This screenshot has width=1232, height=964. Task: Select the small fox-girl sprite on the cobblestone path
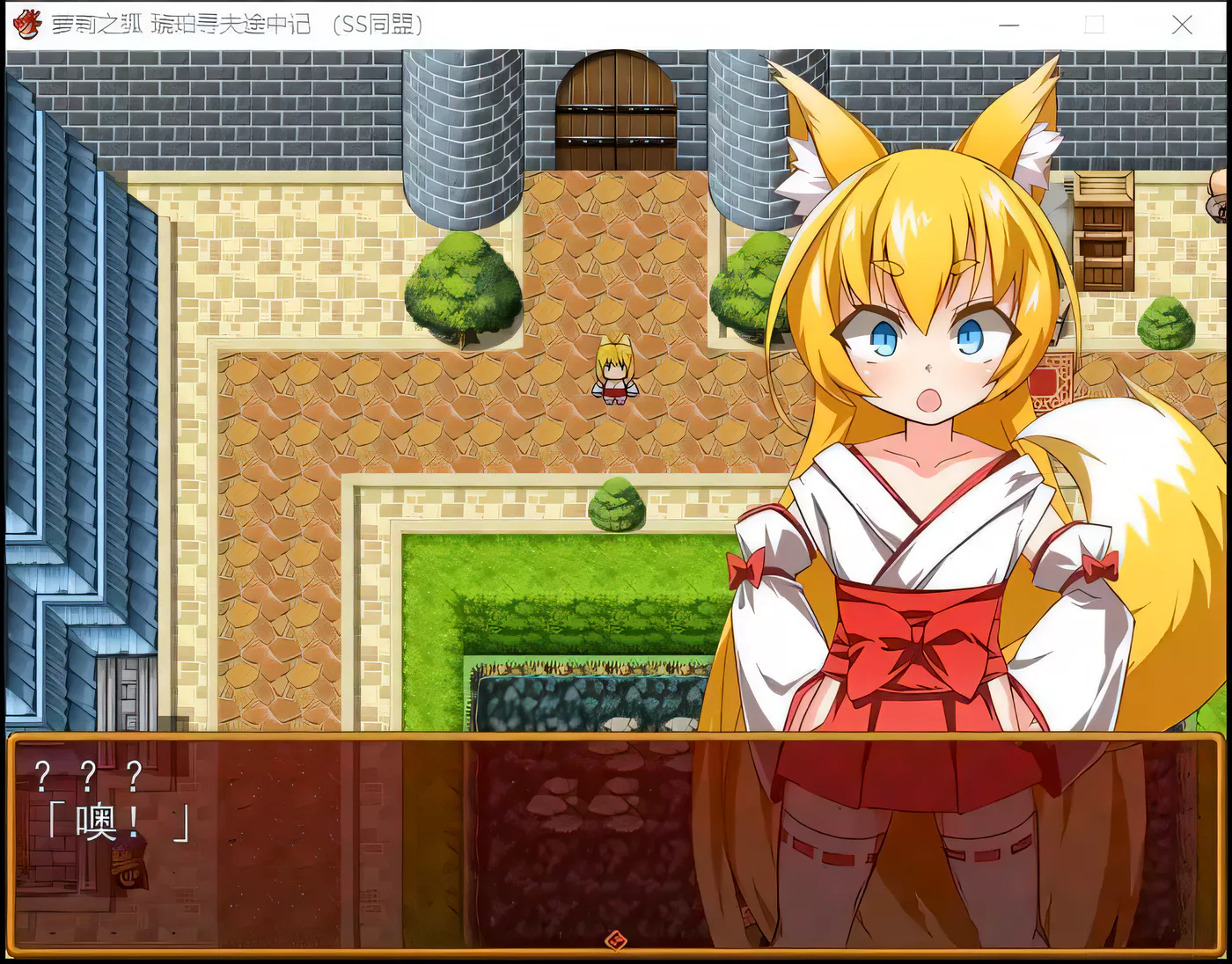pos(614,376)
